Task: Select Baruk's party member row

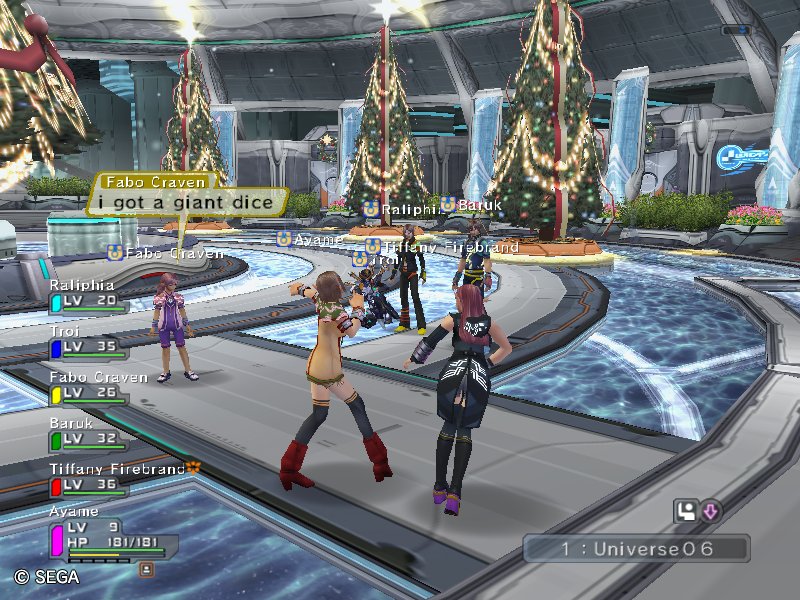Action: [88, 433]
